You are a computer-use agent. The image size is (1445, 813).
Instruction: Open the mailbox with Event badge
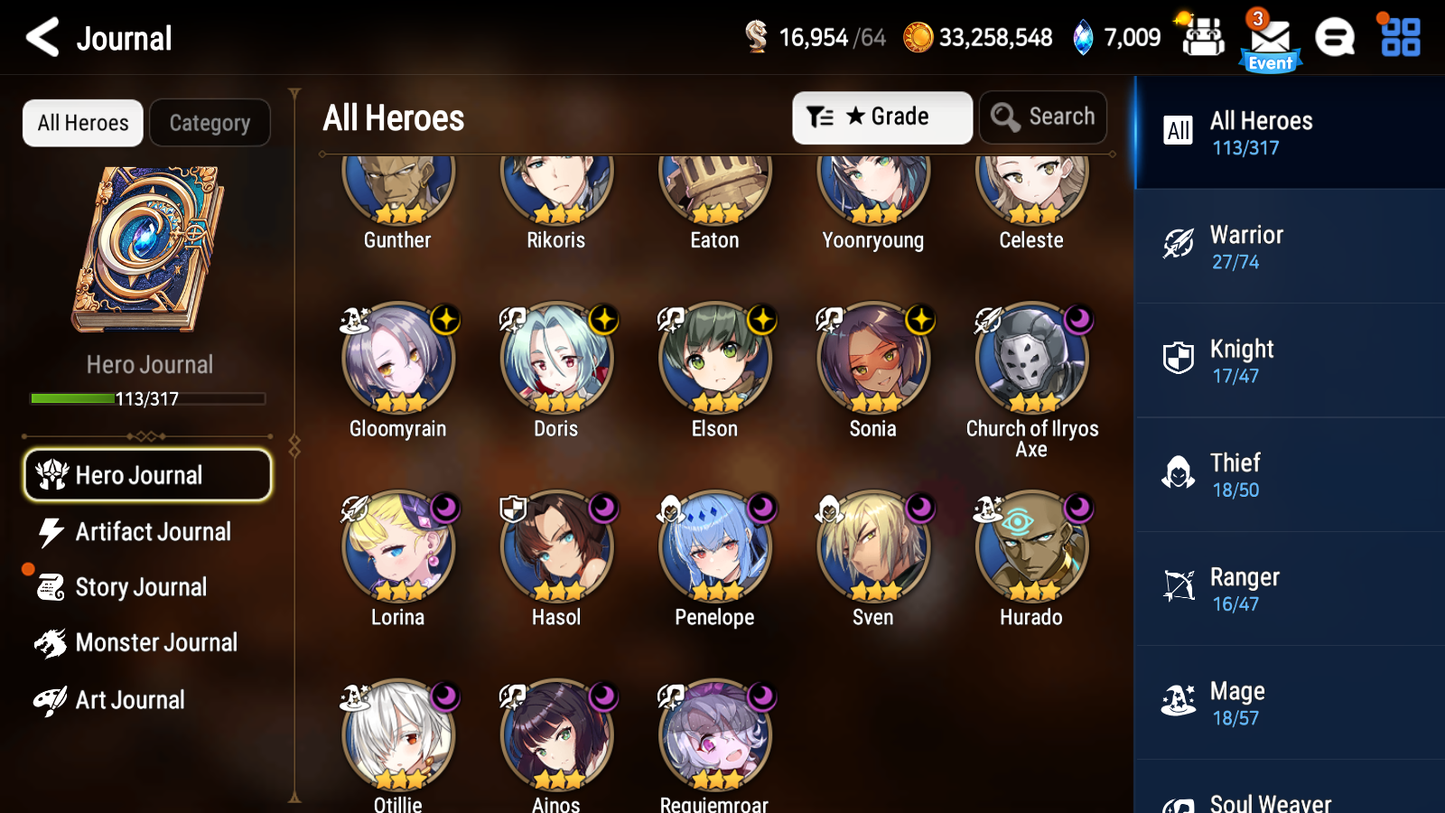pyautogui.click(x=1269, y=36)
